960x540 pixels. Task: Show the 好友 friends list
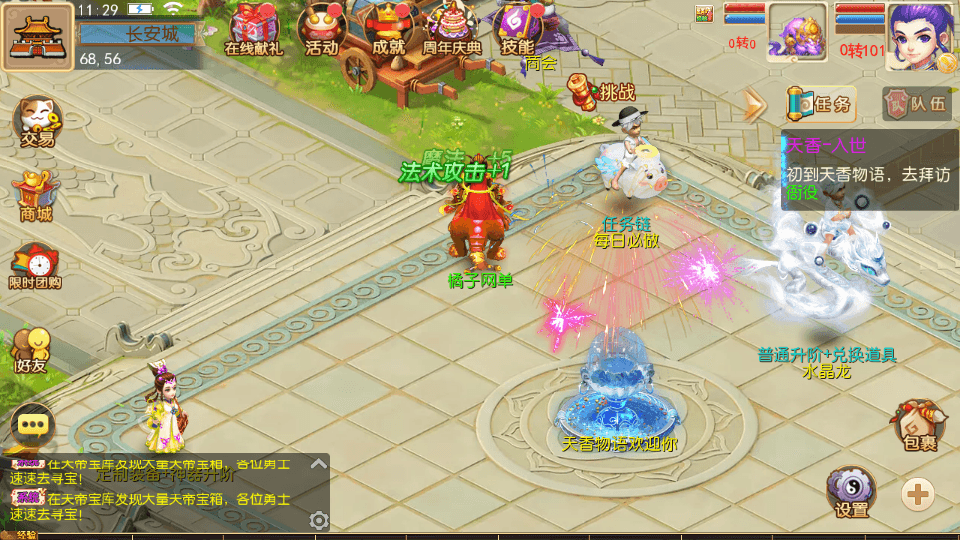tap(32, 349)
